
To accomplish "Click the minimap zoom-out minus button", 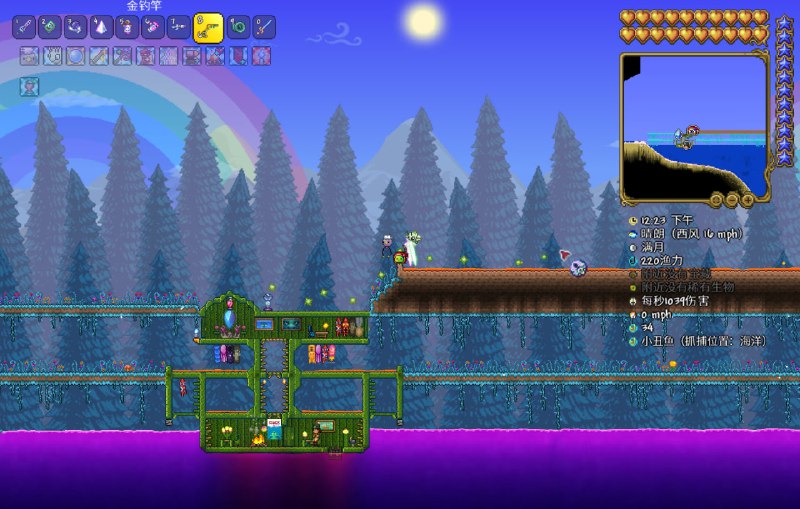I will tap(731, 200).
